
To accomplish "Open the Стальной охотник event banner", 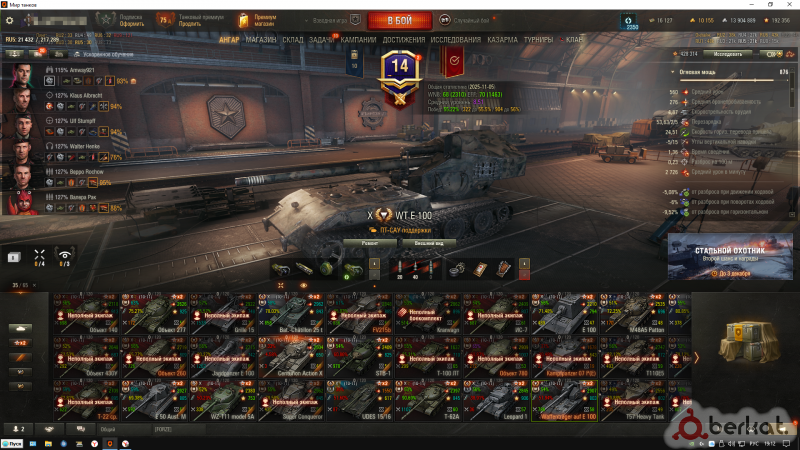I will tap(722, 258).
